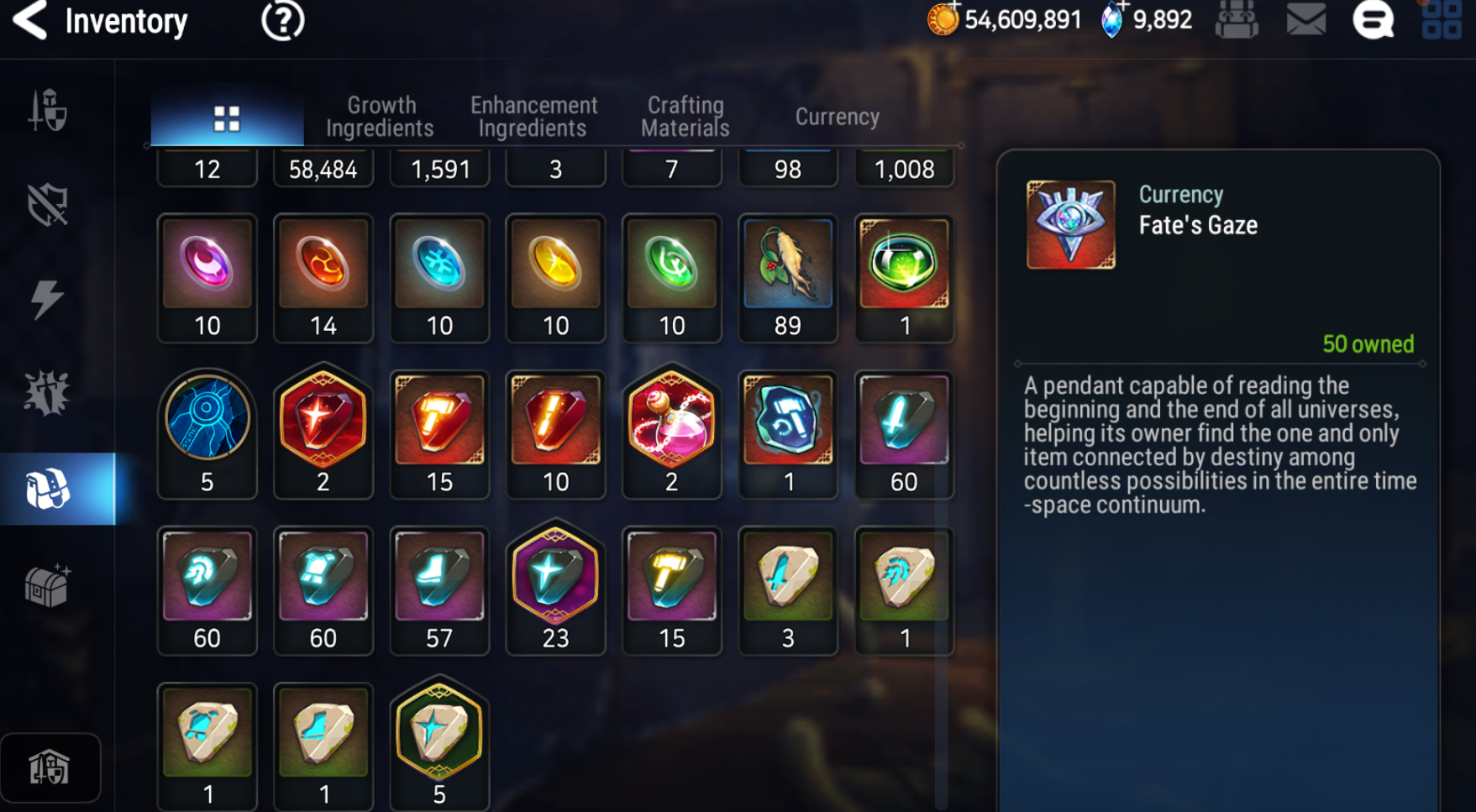Image resolution: width=1476 pixels, height=812 pixels.
Task: Select the sword and shield equipment category
Action: [x=48, y=110]
